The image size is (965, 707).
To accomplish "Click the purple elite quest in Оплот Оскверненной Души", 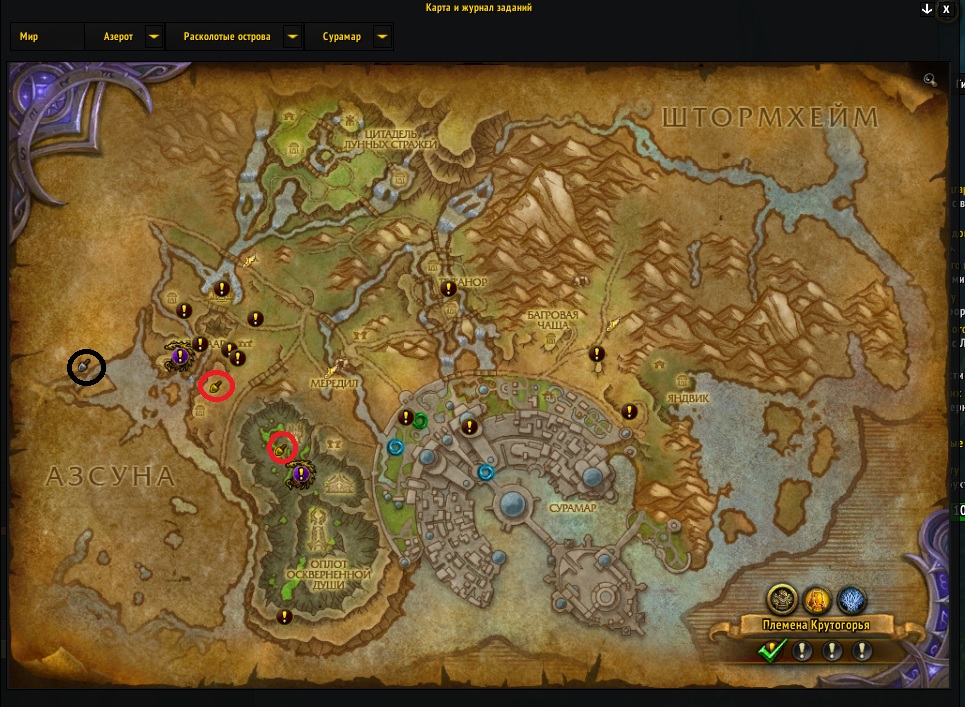I will click(x=300, y=472).
